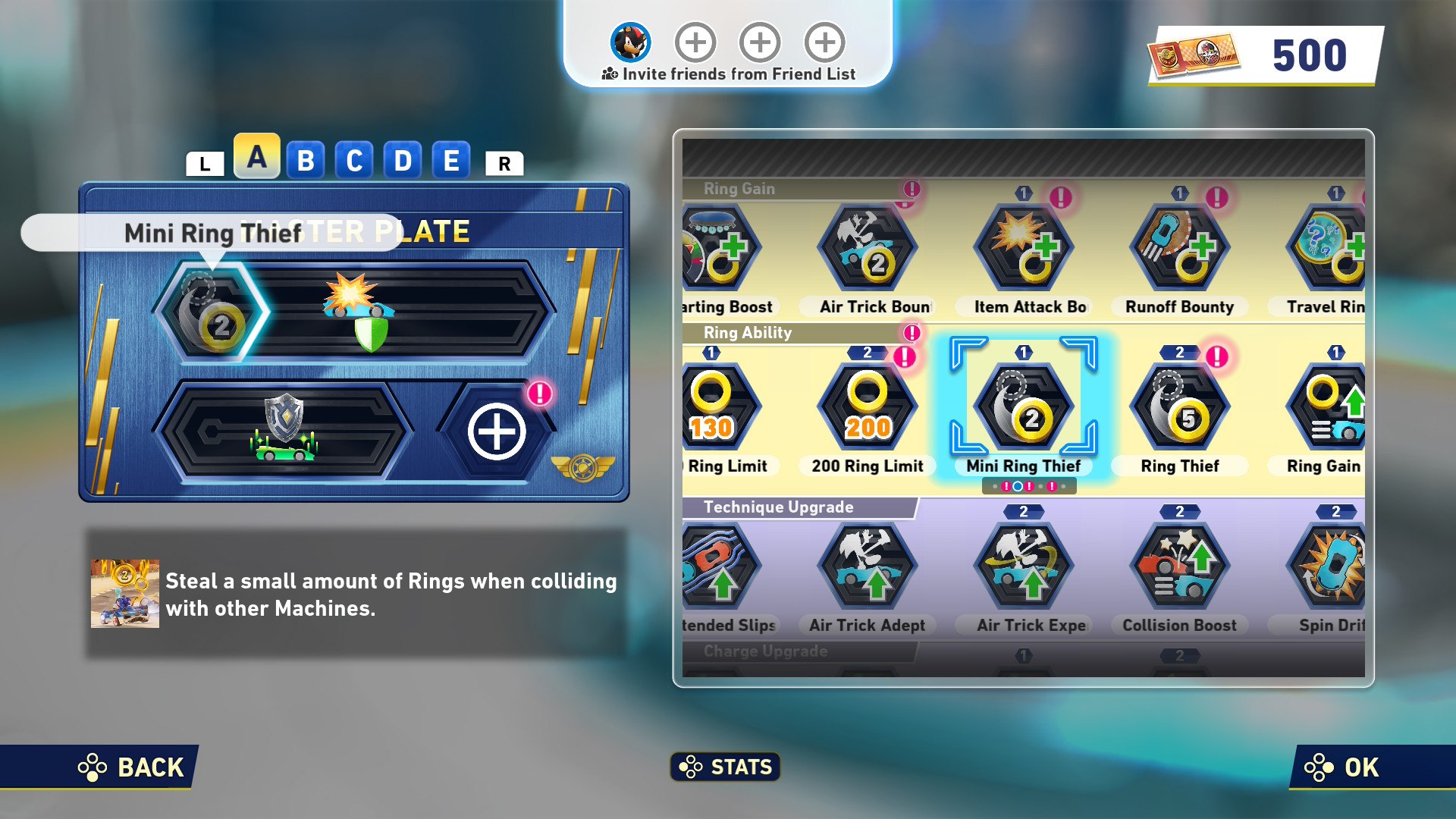Pick the 200 Ring Limit gadget
The width and height of the screenshot is (1456, 819).
(868, 408)
